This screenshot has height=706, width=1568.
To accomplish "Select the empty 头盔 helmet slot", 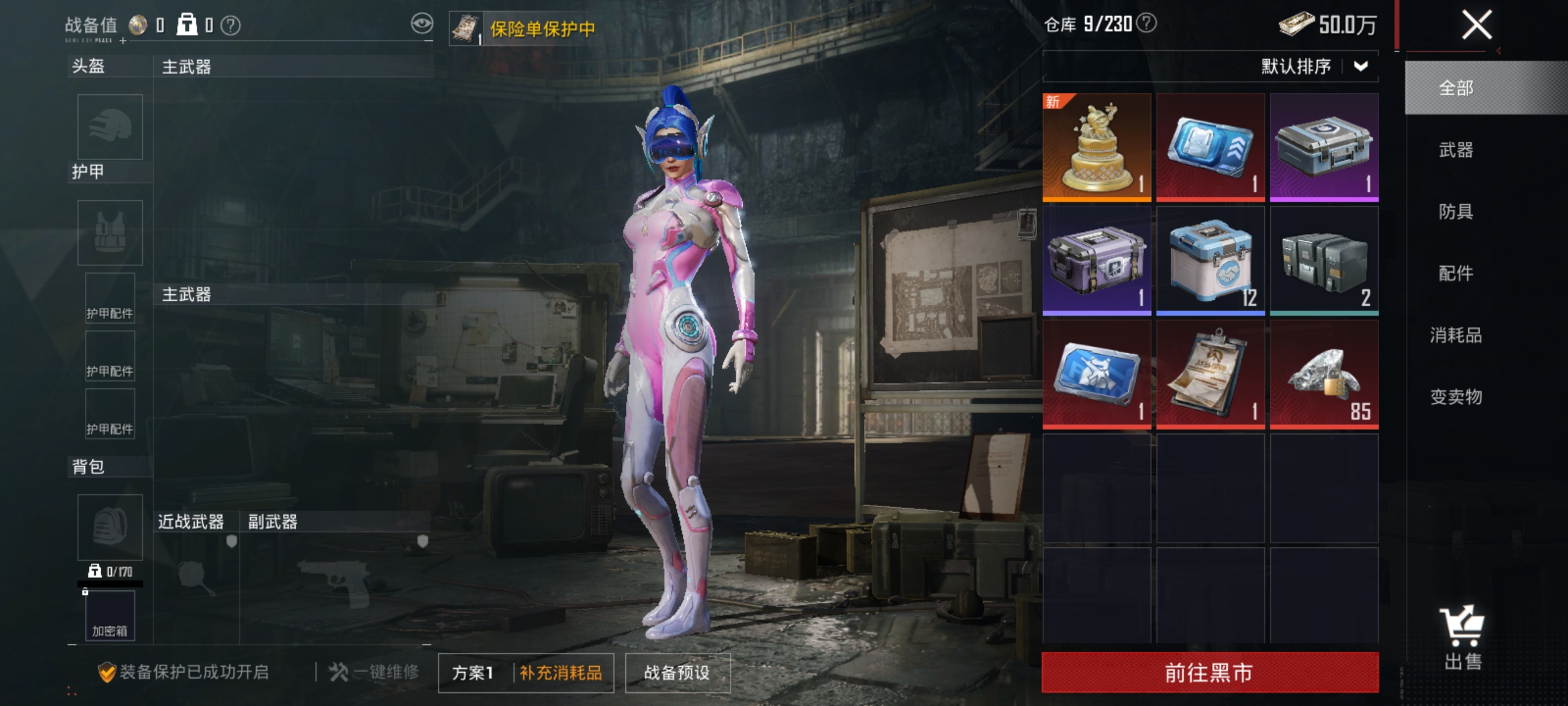I will pyautogui.click(x=109, y=127).
